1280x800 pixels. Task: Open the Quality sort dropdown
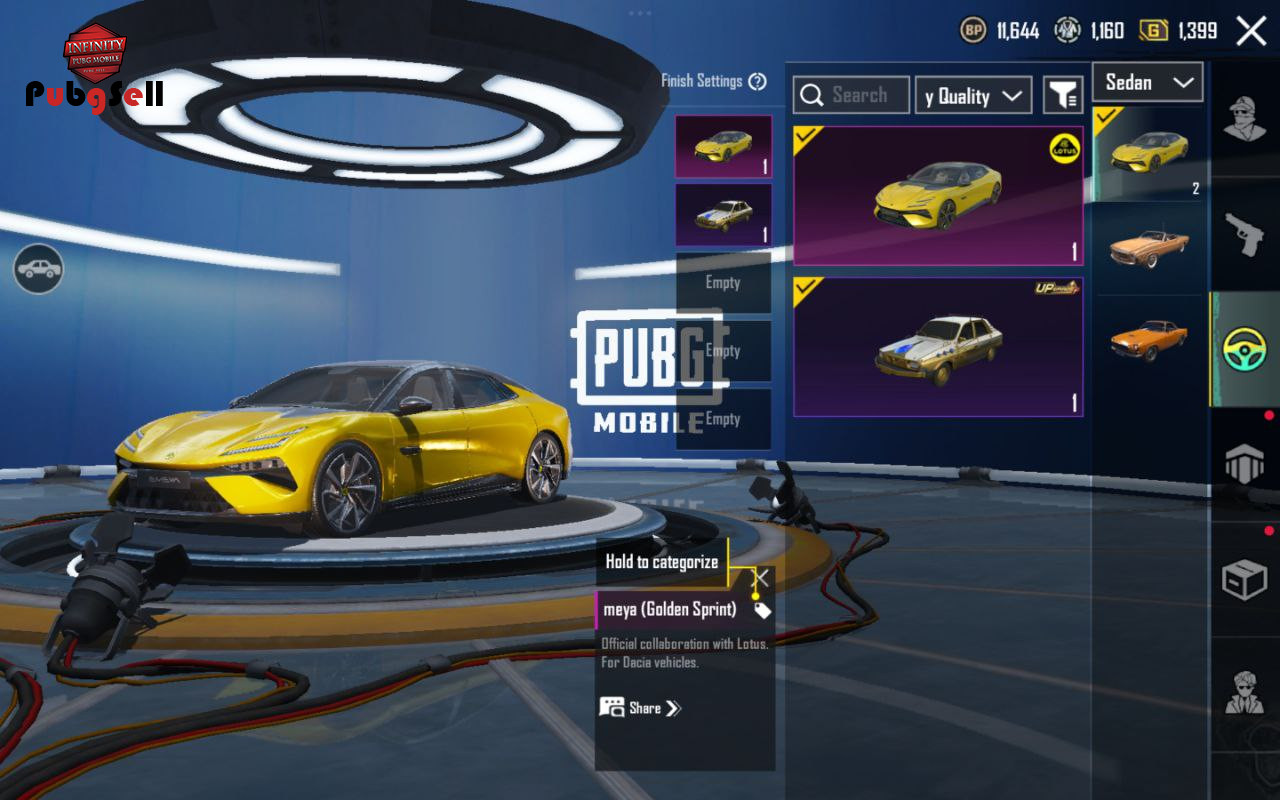[974, 96]
